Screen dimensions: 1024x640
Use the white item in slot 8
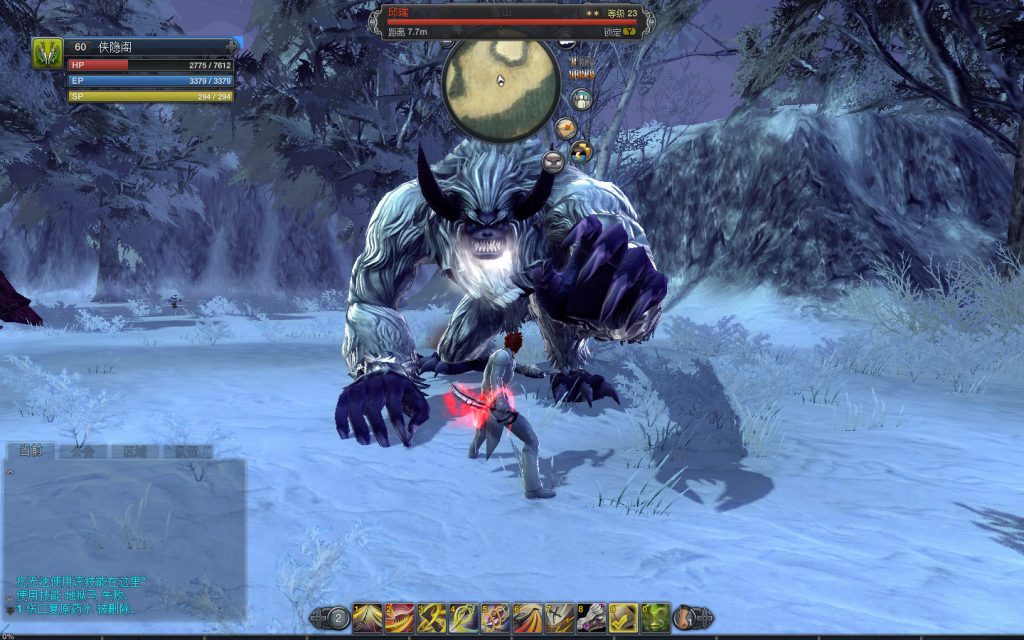pyautogui.click(x=591, y=617)
